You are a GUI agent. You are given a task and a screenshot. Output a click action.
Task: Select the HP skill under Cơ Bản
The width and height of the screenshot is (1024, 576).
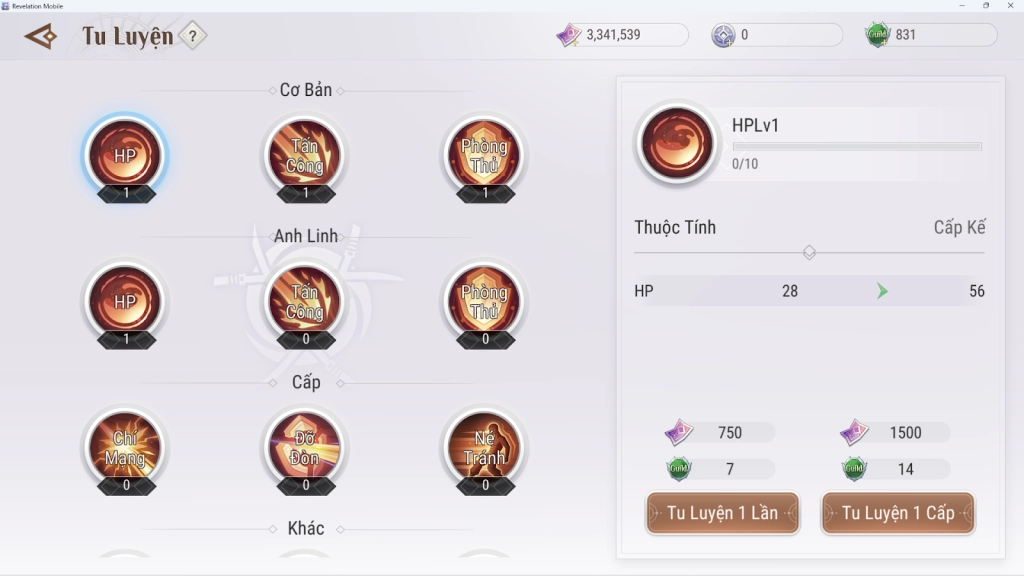coord(125,156)
